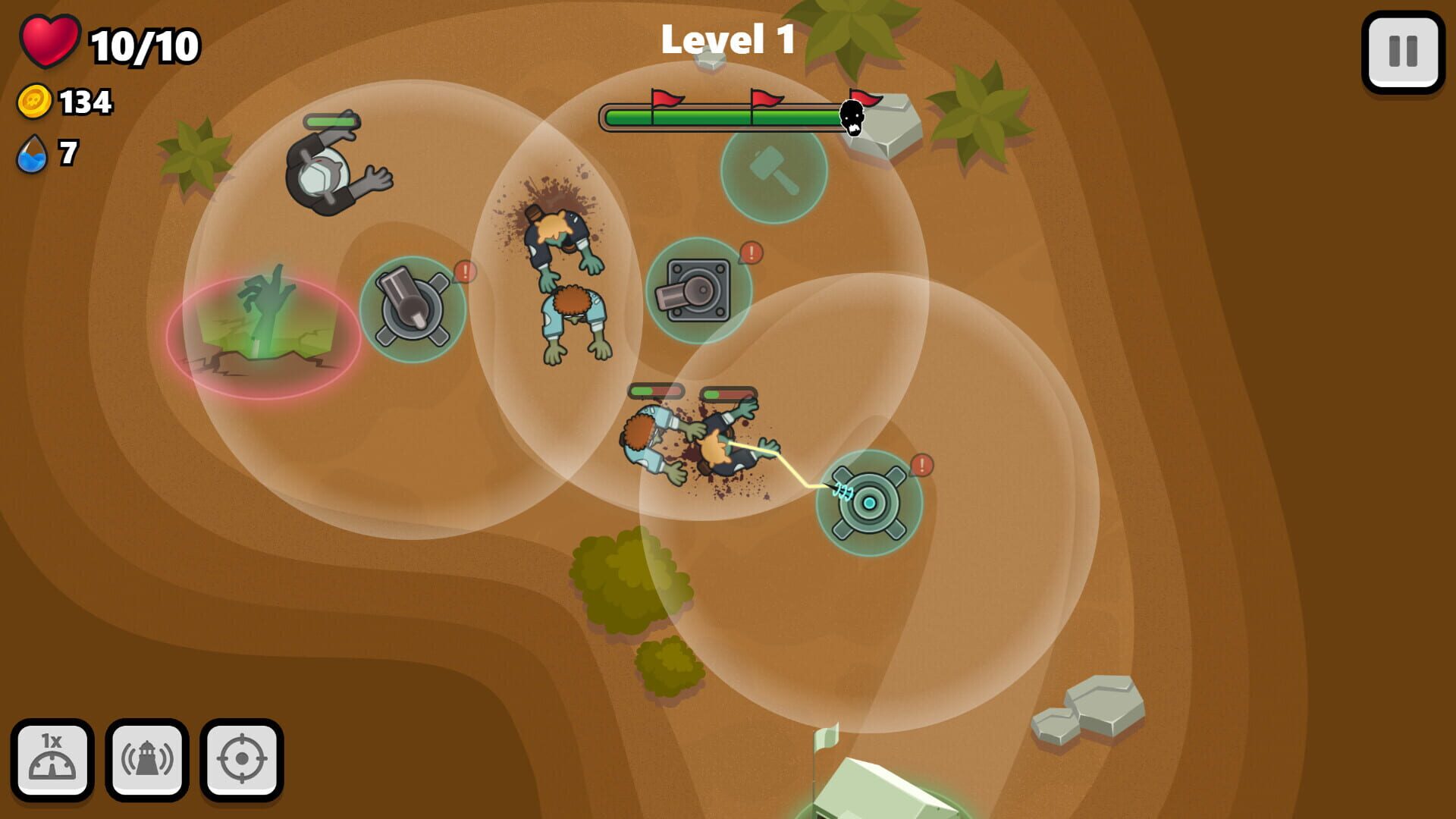Click the heart health icon
The height and width of the screenshot is (819, 1456).
click(x=49, y=42)
